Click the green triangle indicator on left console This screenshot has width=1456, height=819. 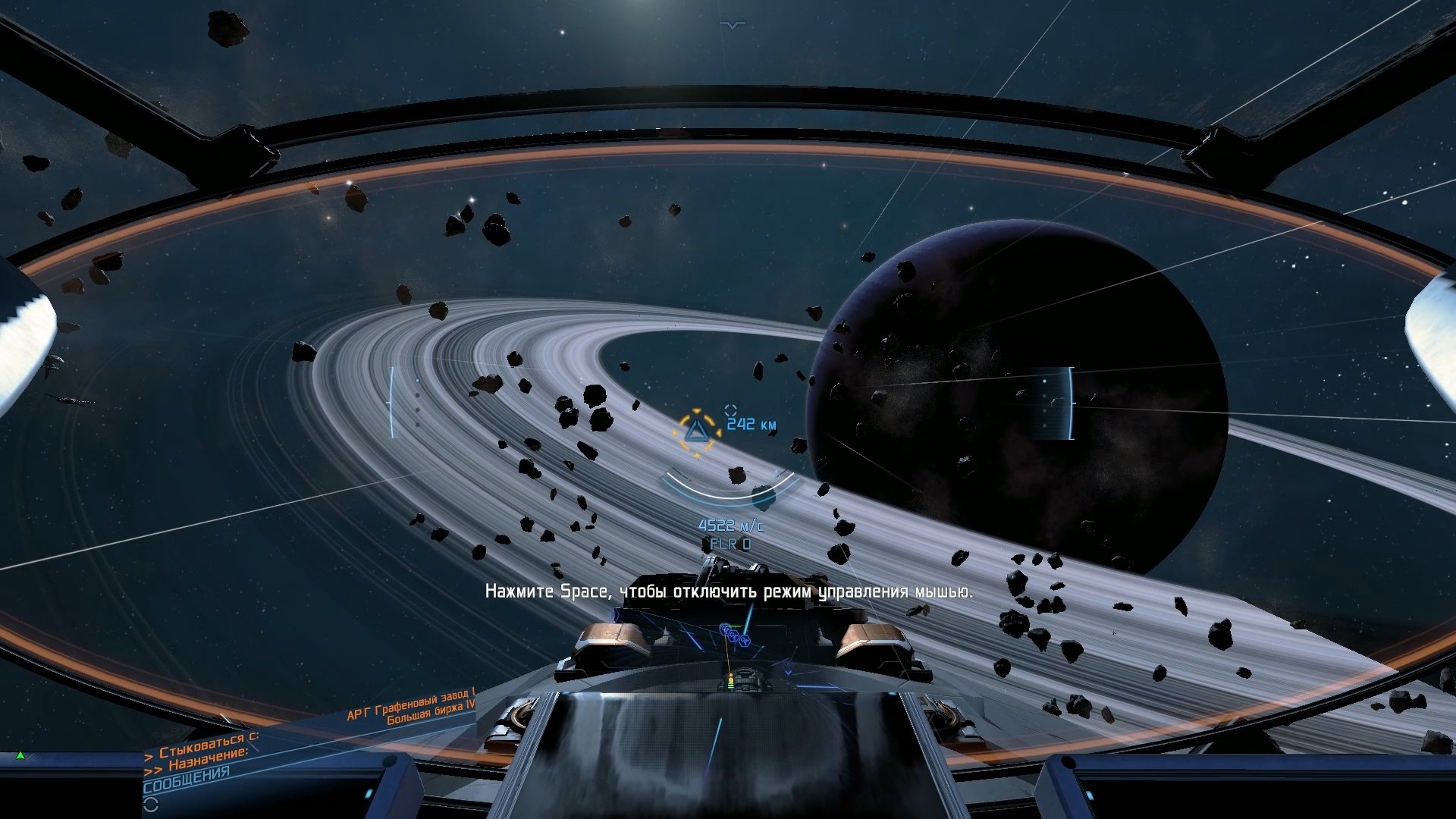[x=20, y=755]
